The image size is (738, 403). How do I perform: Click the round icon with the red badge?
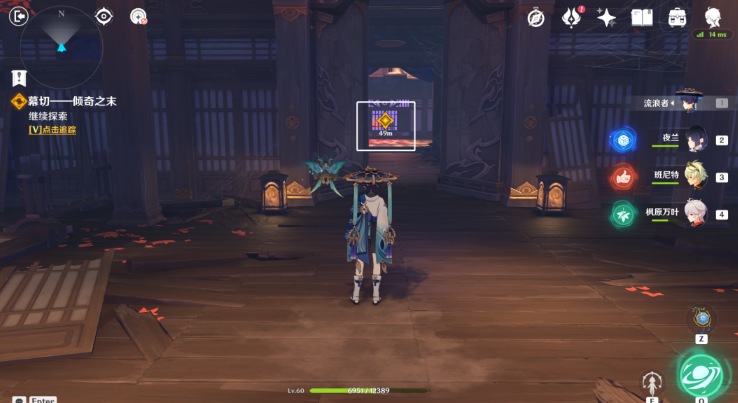[x=139, y=16]
